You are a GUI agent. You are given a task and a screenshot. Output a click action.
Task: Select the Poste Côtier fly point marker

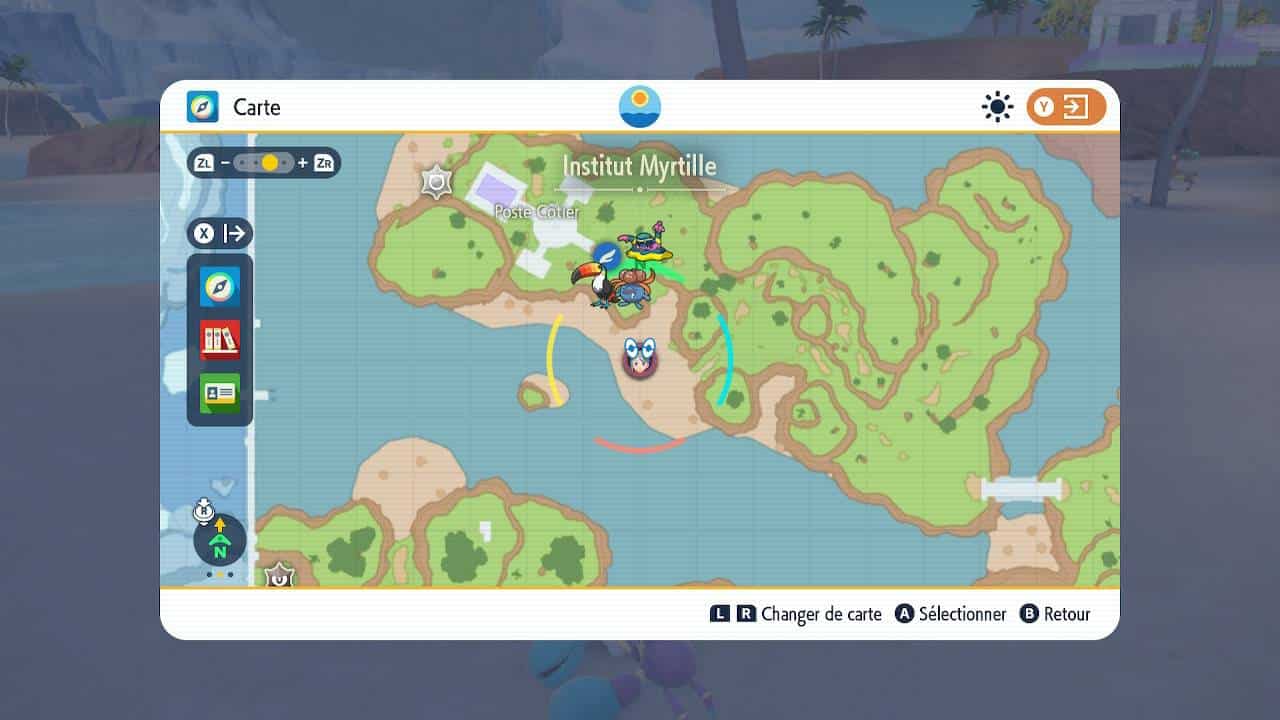[606, 255]
